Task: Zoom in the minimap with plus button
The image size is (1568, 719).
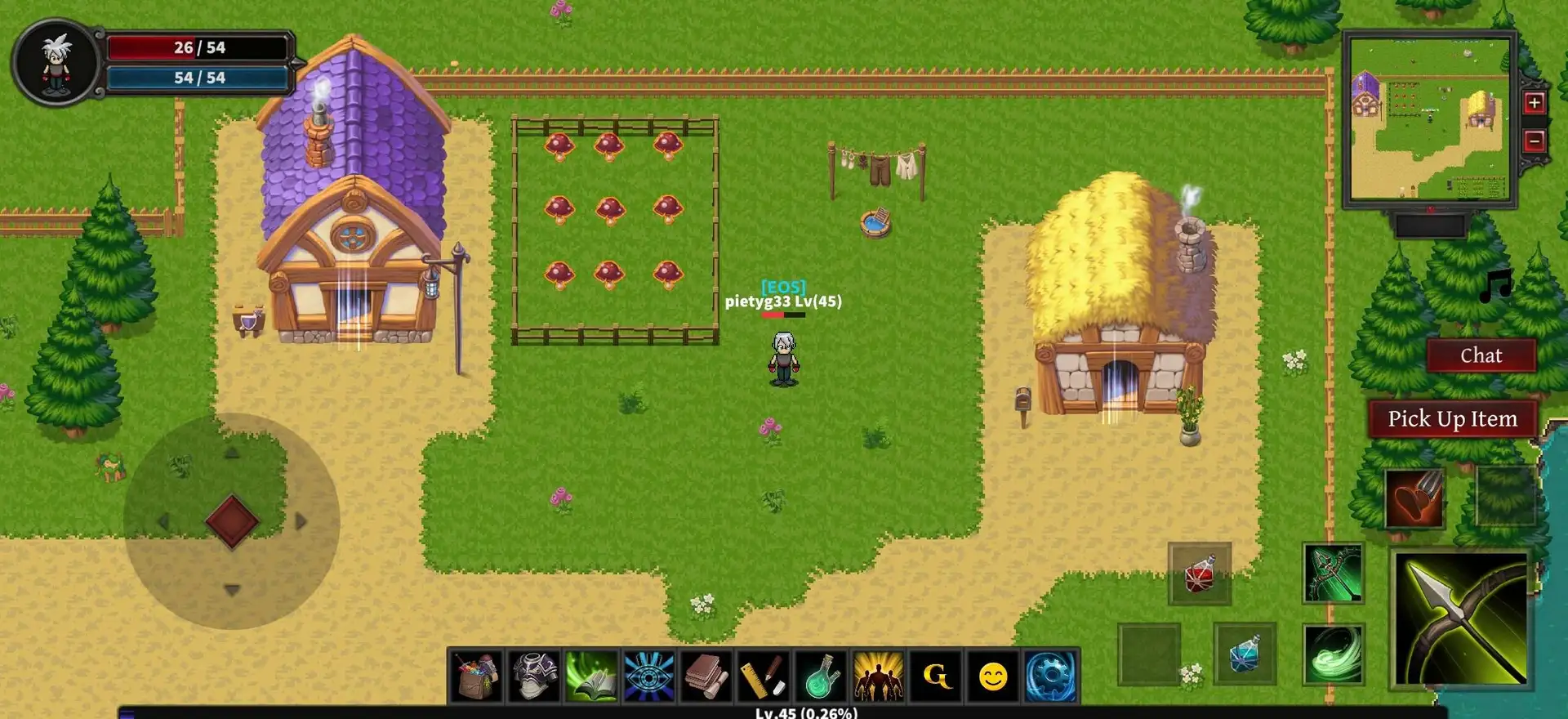Action: (x=1534, y=103)
